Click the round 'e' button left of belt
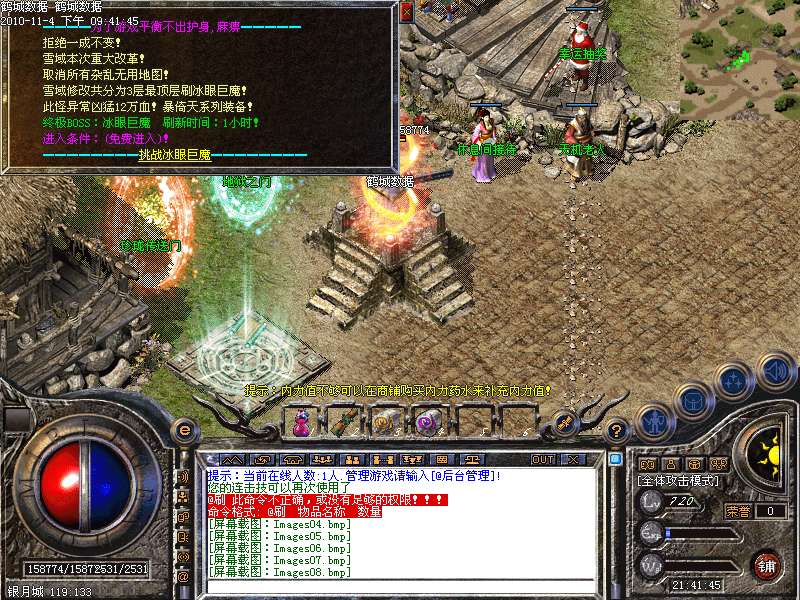Viewport: 800px width, 600px height. 184,430
